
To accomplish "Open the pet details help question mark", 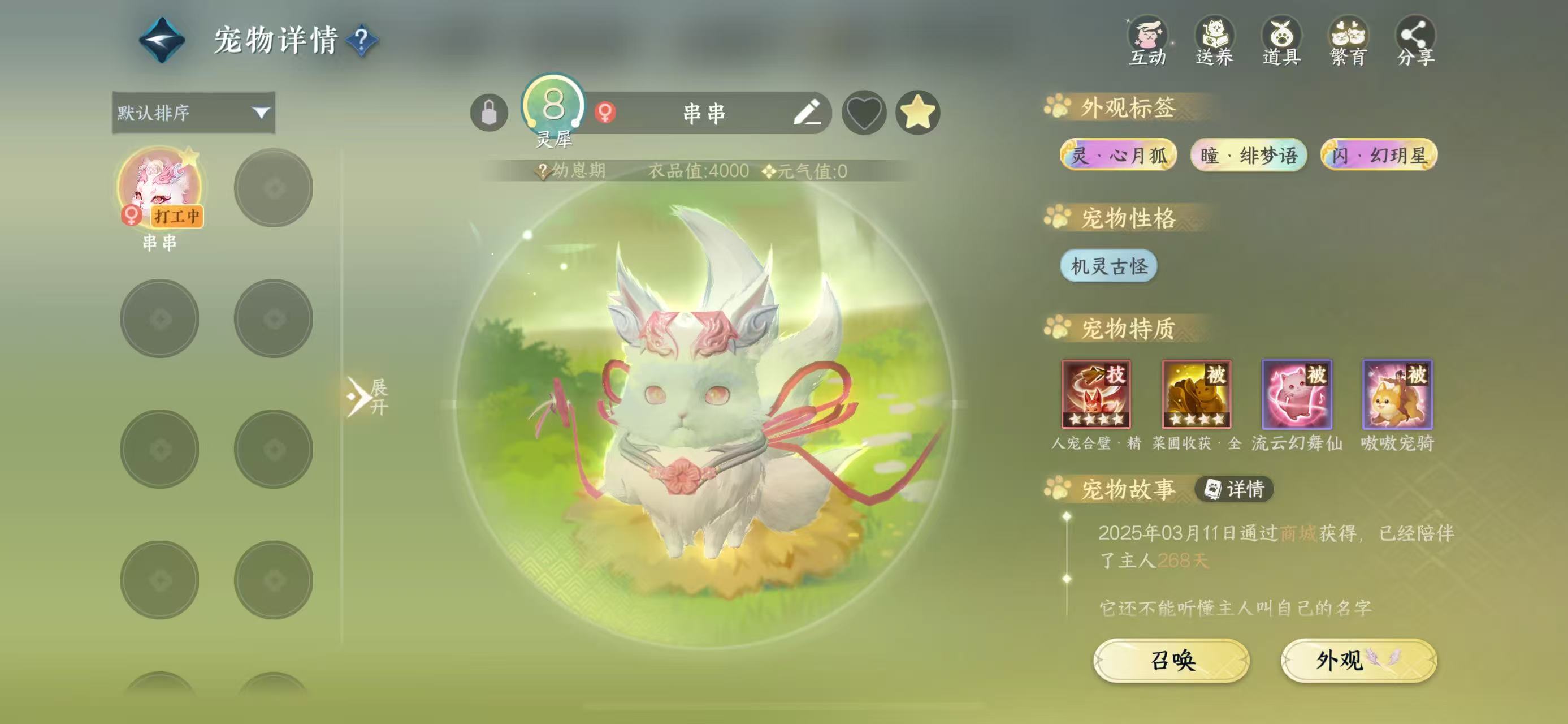I will point(362,40).
